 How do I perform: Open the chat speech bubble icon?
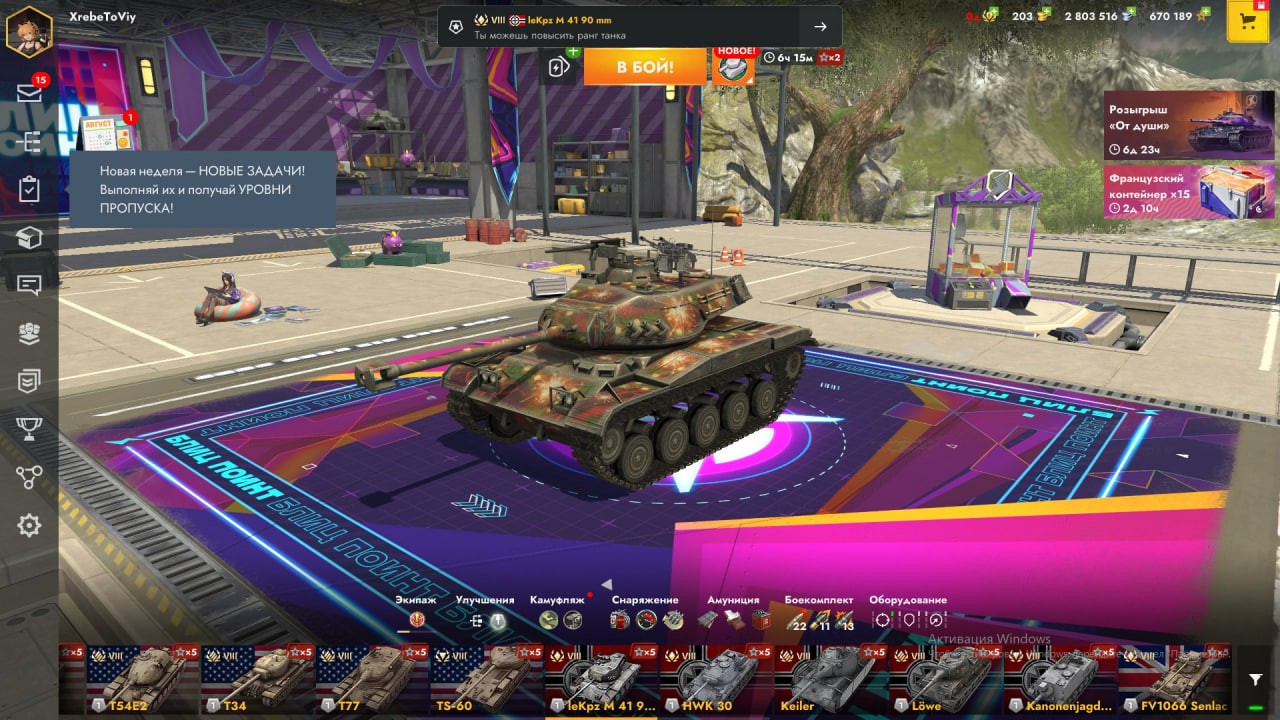click(29, 285)
